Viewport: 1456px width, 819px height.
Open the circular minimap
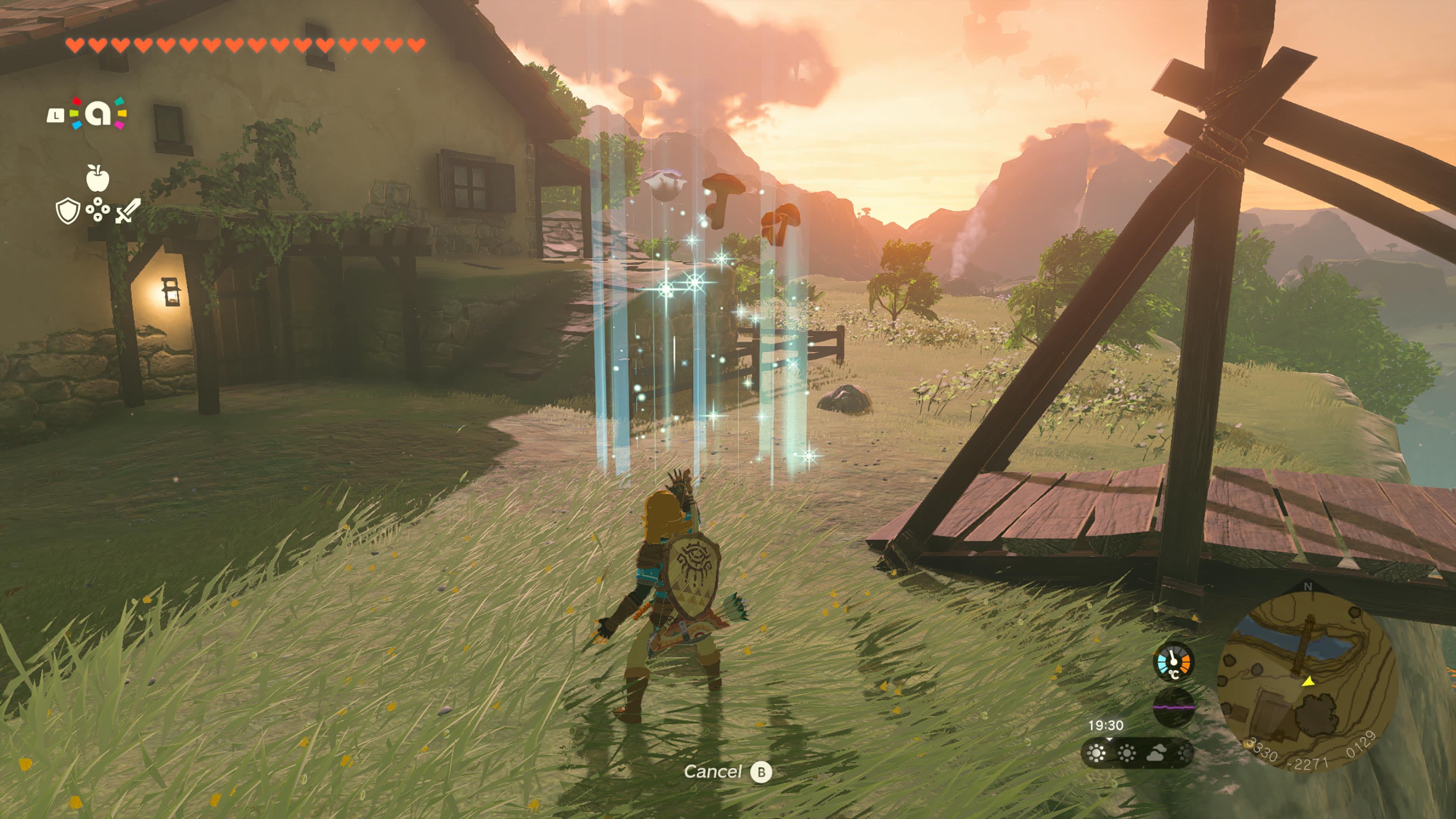tap(1307, 682)
